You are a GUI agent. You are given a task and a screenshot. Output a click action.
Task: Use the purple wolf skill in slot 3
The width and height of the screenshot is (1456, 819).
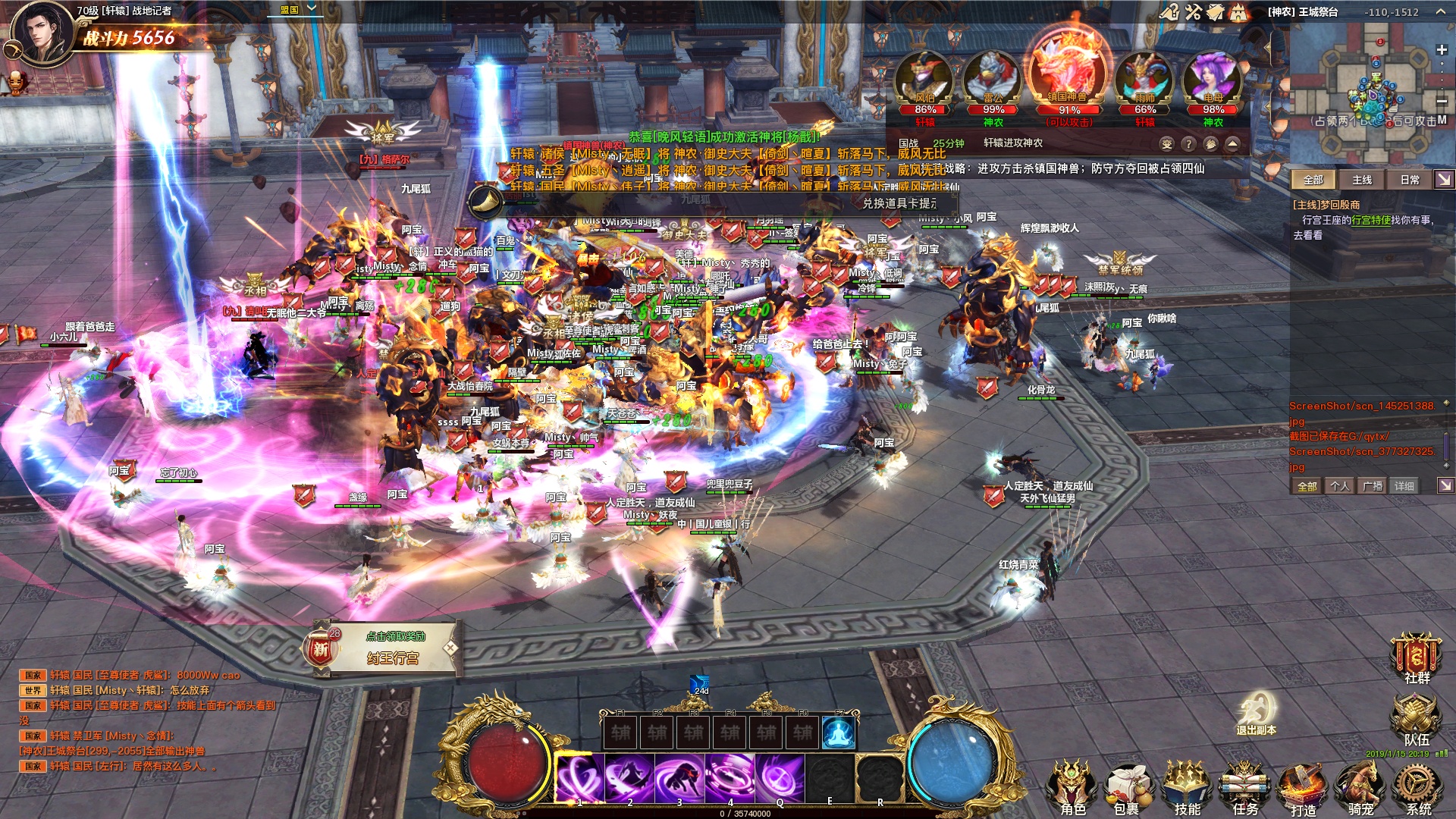pos(679,778)
